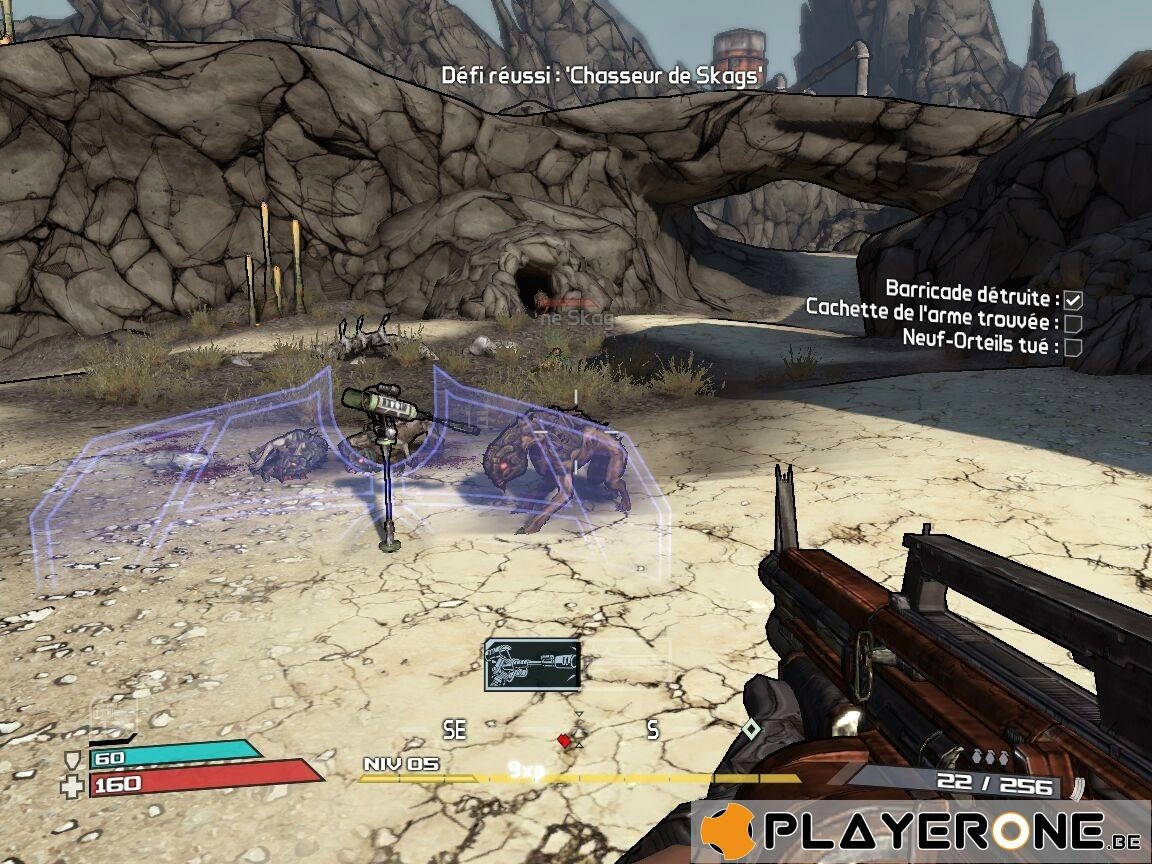Click the white diamond waypoint on compass

click(751, 729)
